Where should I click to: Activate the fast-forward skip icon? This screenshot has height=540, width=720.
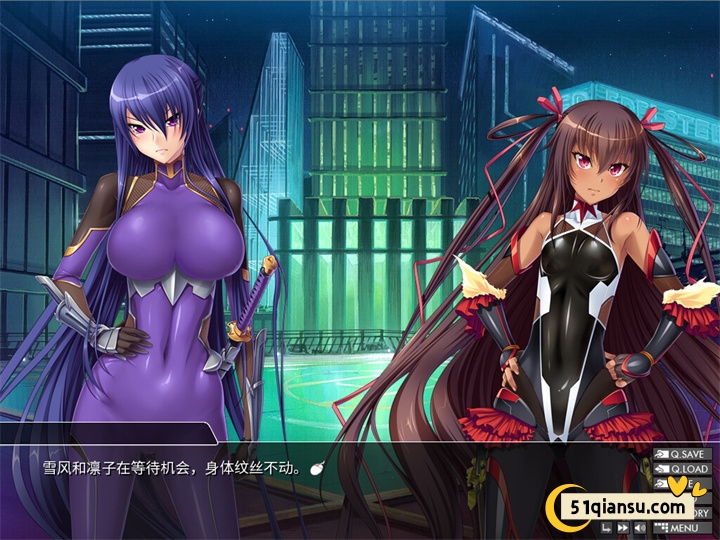[622, 527]
